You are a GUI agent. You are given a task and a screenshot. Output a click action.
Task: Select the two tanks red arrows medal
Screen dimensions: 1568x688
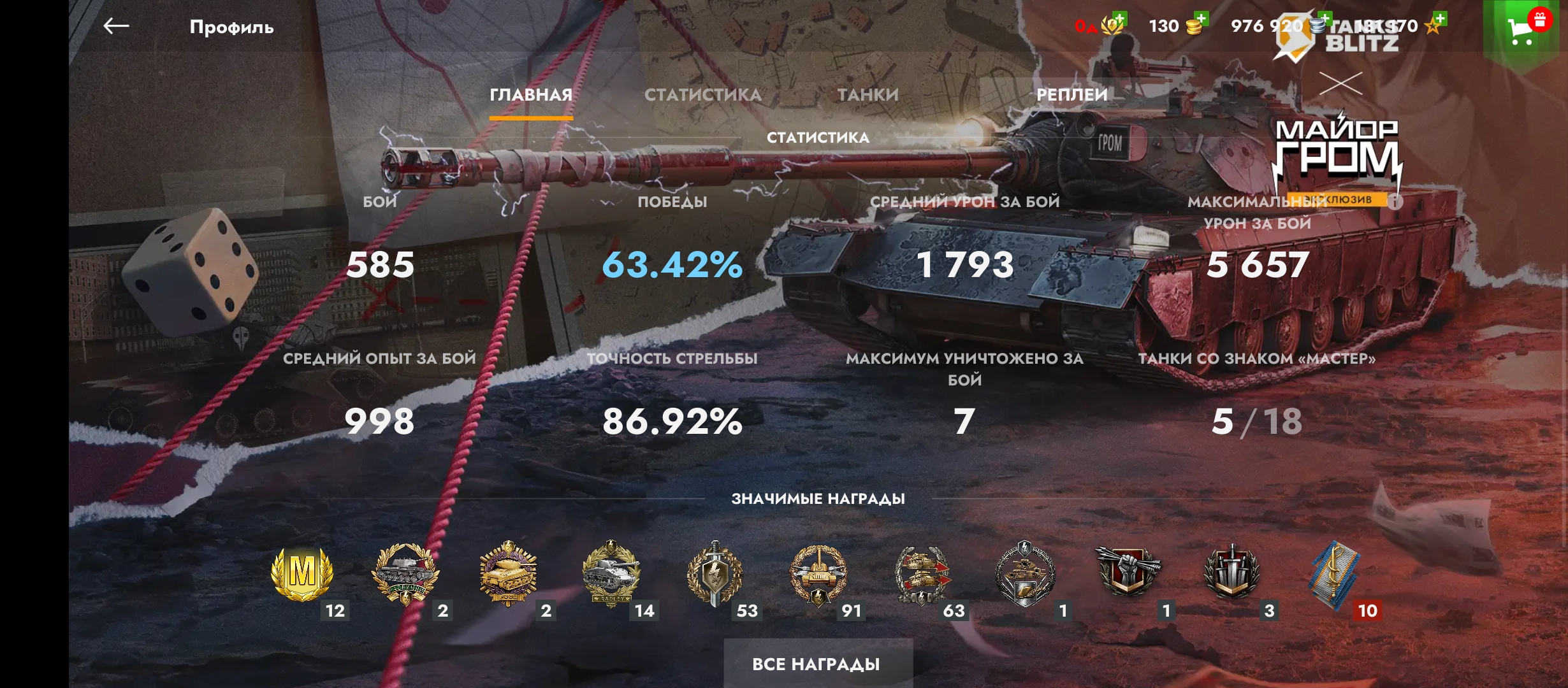click(x=921, y=573)
